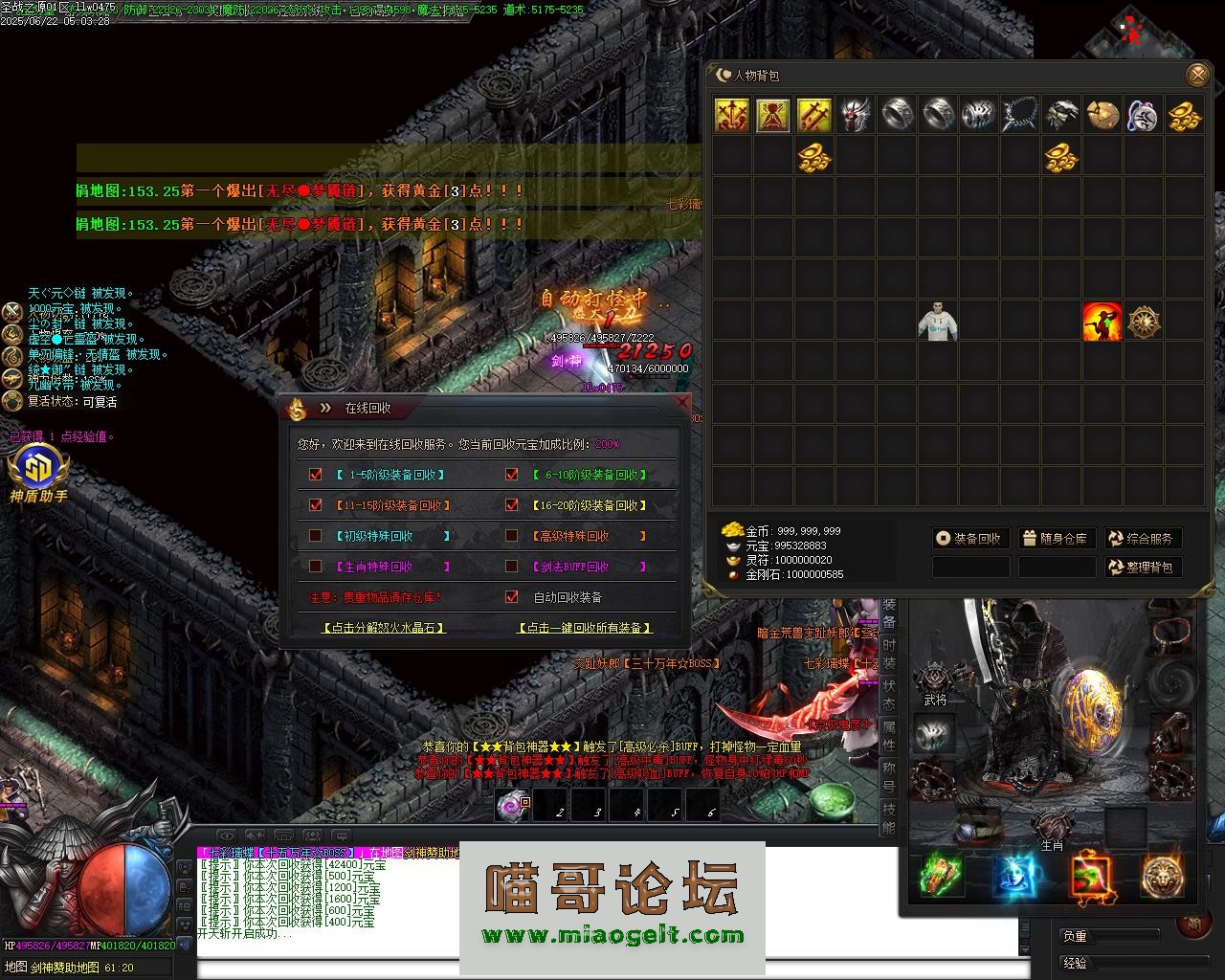Close the 人物背包 inventory window
Image resolution: width=1225 pixels, height=980 pixels.
pyautogui.click(x=1196, y=75)
